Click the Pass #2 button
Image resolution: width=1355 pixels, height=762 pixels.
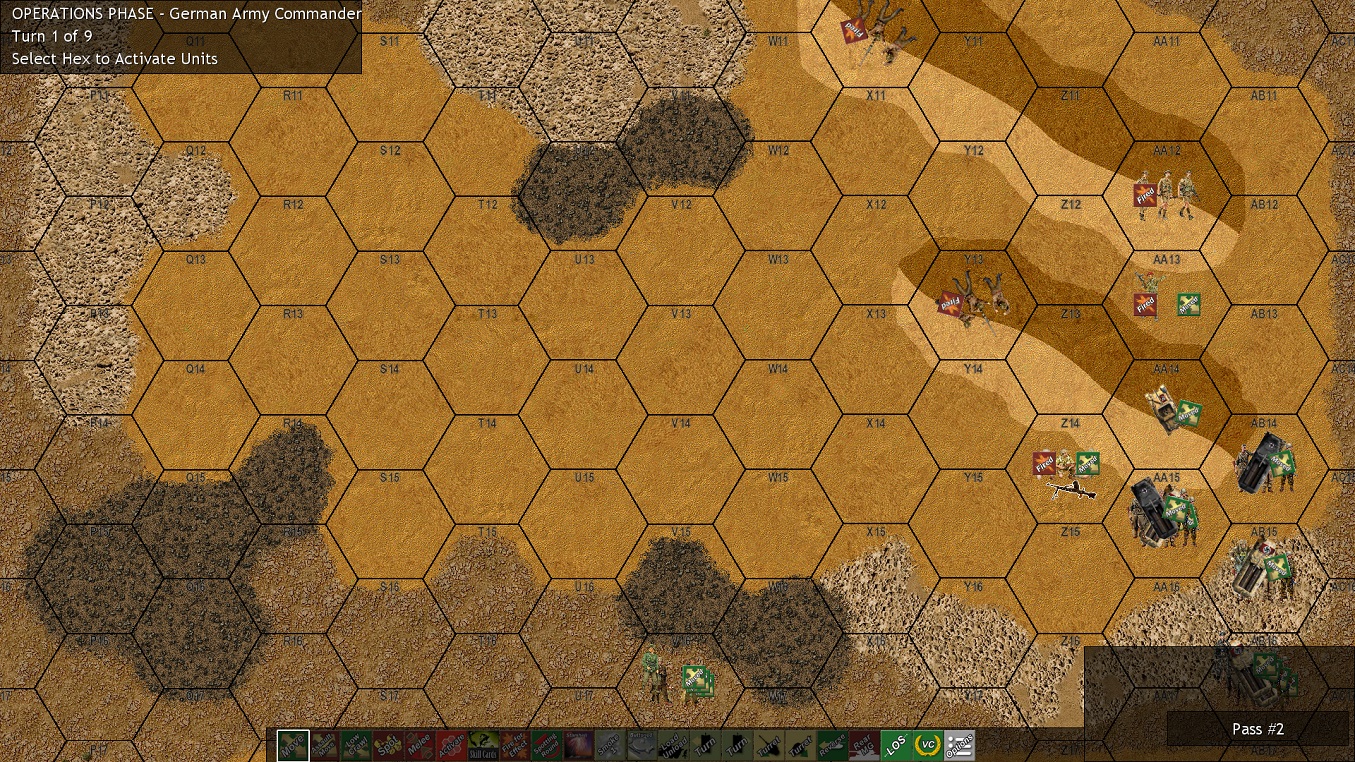(1258, 729)
